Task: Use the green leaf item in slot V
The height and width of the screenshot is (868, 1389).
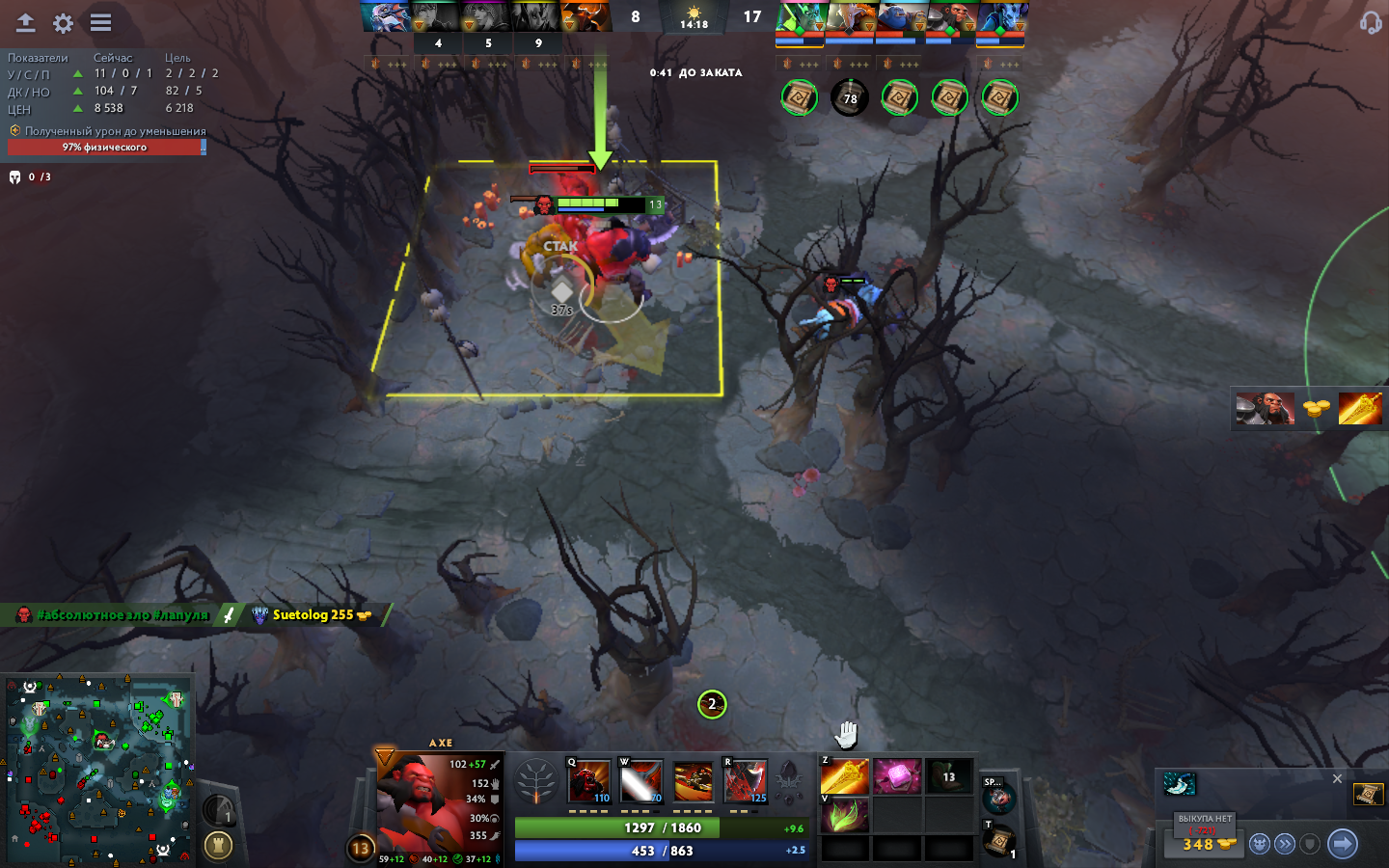Action: pyautogui.click(x=845, y=816)
